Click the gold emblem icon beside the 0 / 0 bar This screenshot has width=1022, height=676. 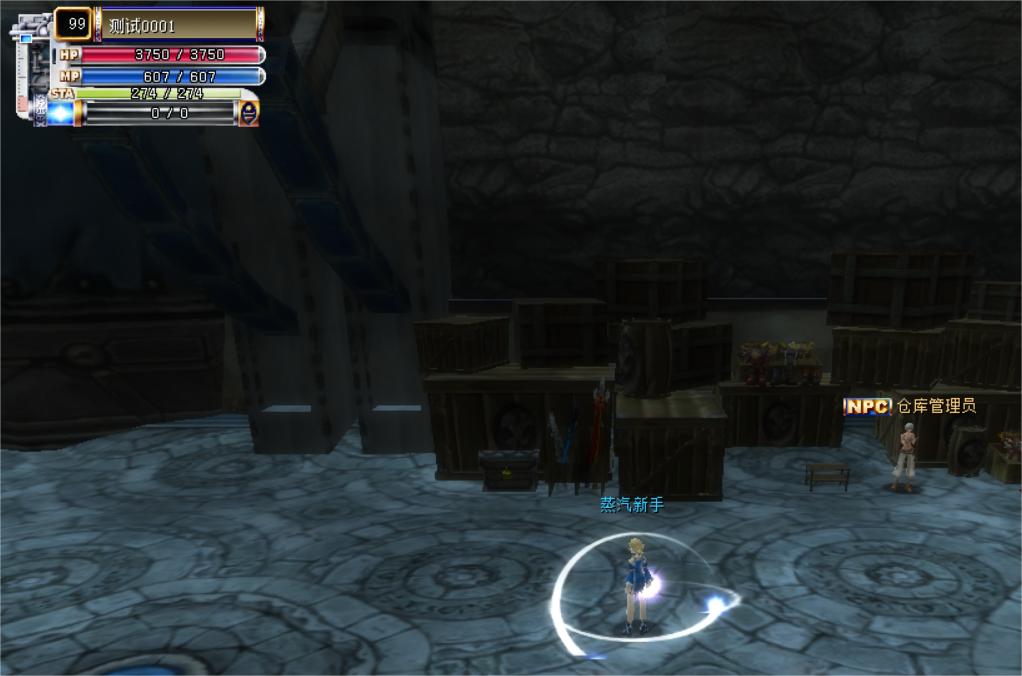click(248, 112)
